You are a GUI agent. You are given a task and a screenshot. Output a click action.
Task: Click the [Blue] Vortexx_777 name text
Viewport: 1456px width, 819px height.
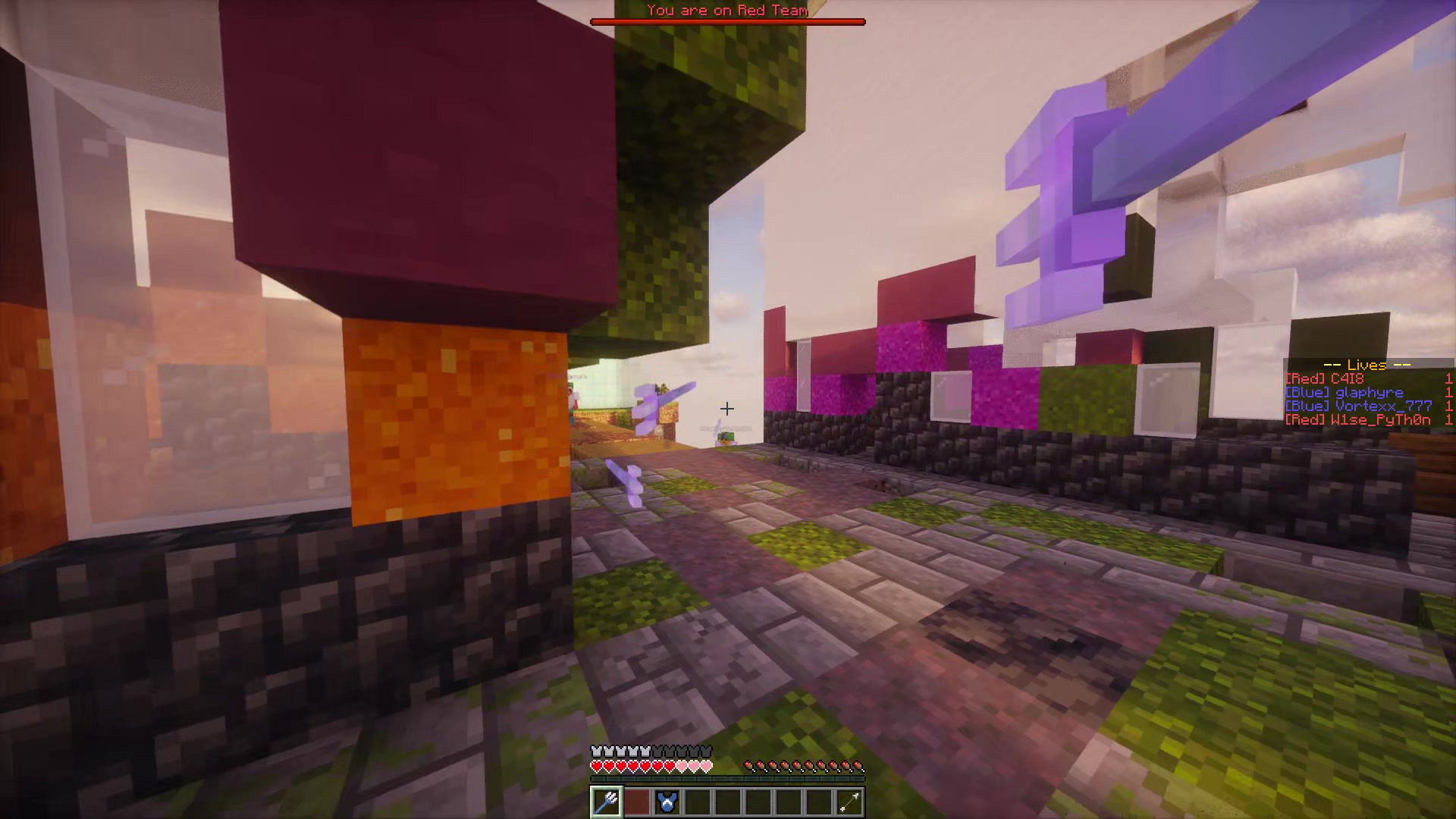point(1357,406)
